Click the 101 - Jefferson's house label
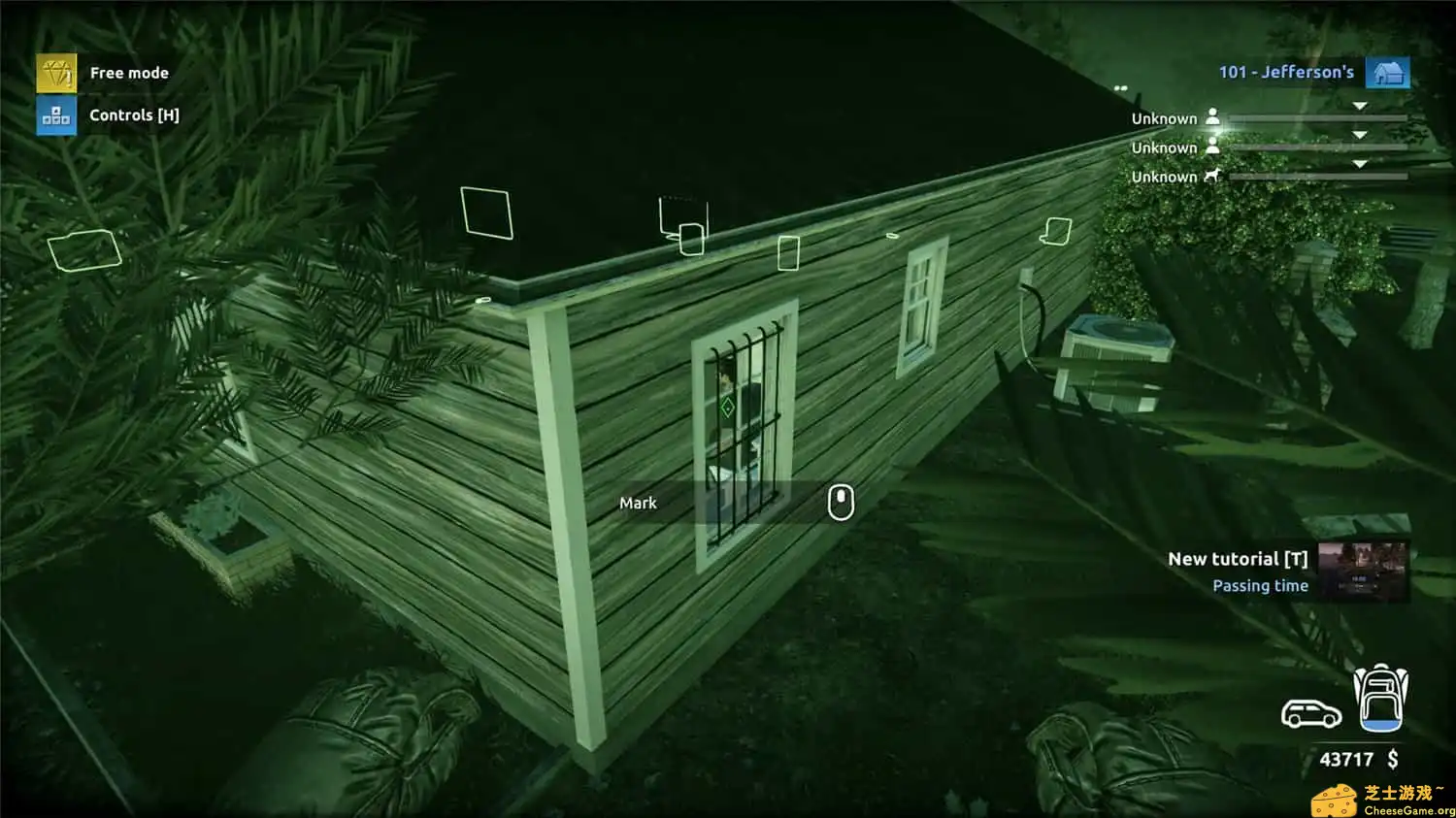 [1287, 71]
